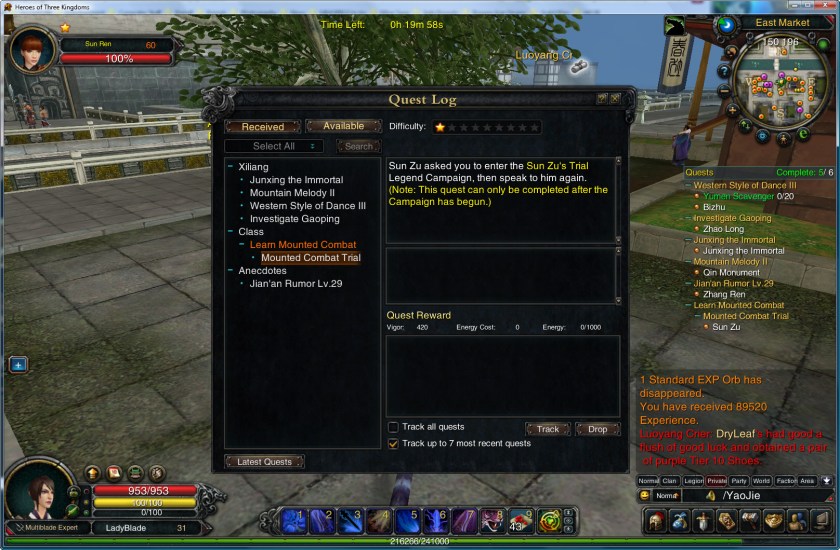Select the Jian'an Rumor Lv.29 quest
This screenshot has width=840, height=550.
click(x=296, y=283)
